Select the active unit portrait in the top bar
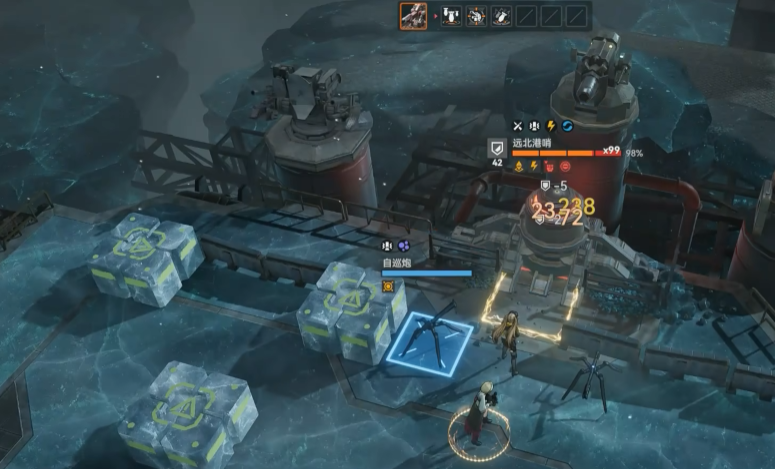This screenshot has height=469, width=775. (414, 15)
